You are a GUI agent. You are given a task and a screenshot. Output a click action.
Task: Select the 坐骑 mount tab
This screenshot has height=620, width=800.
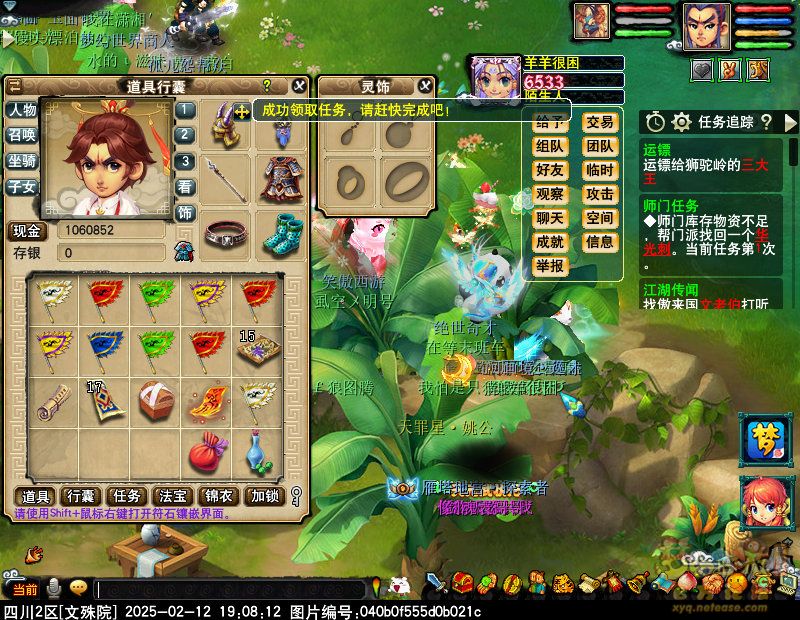[x=22, y=160]
